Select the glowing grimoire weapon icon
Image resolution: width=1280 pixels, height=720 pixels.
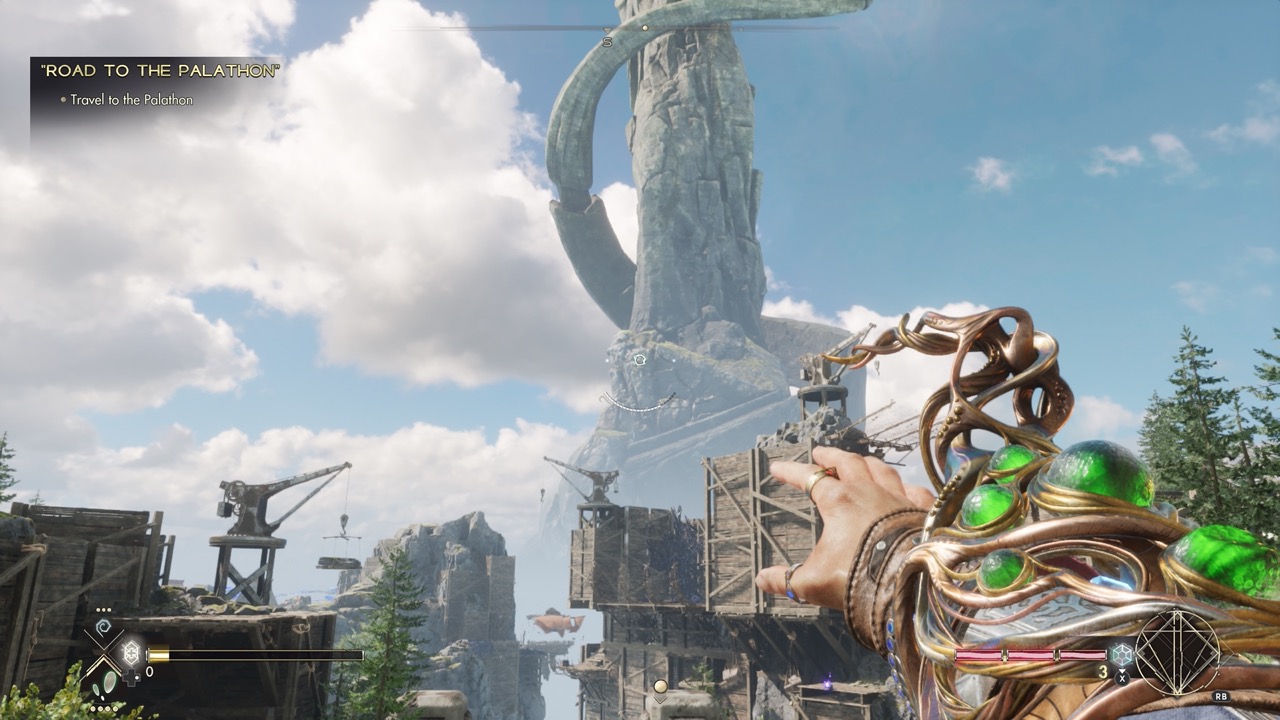(131, 651)
